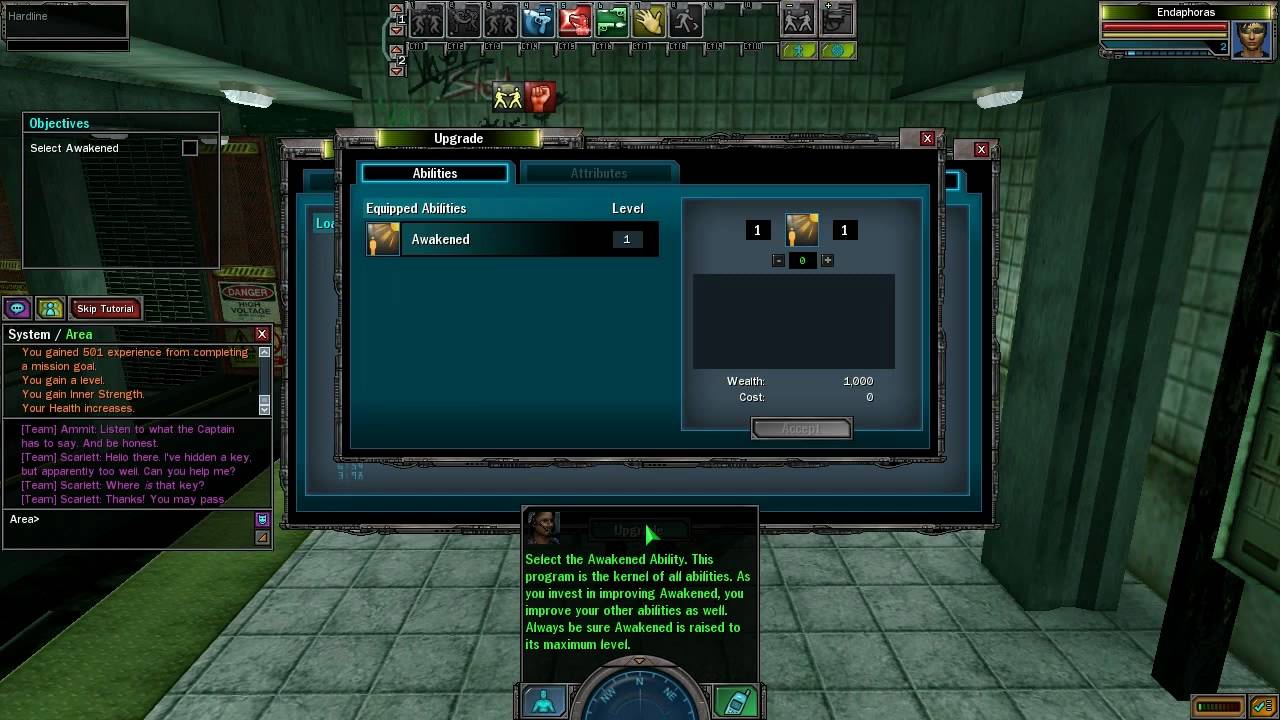
Task: Confirm the upgrade with the Accept button
Action: coord(801,429)
